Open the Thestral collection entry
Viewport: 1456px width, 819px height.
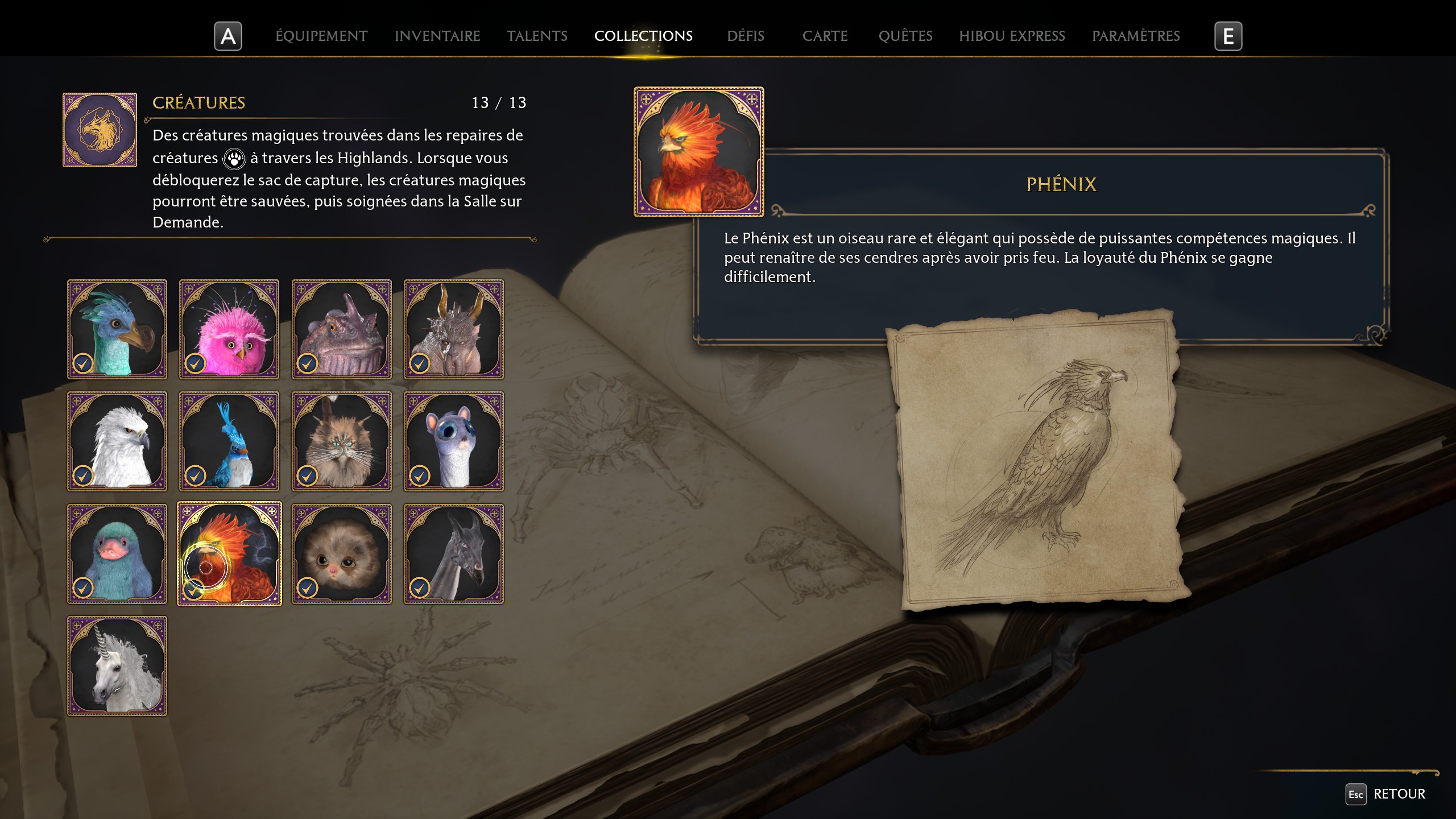[x=453, y=553]
